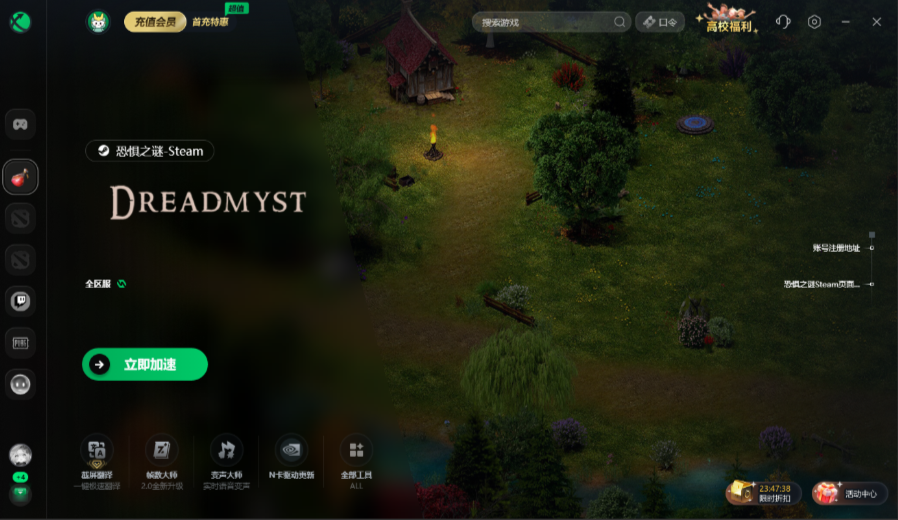The height and width of the screenshot is (520, 898).
Task: Show 全部工具 all tools
Action: click(x=356, y=458)
